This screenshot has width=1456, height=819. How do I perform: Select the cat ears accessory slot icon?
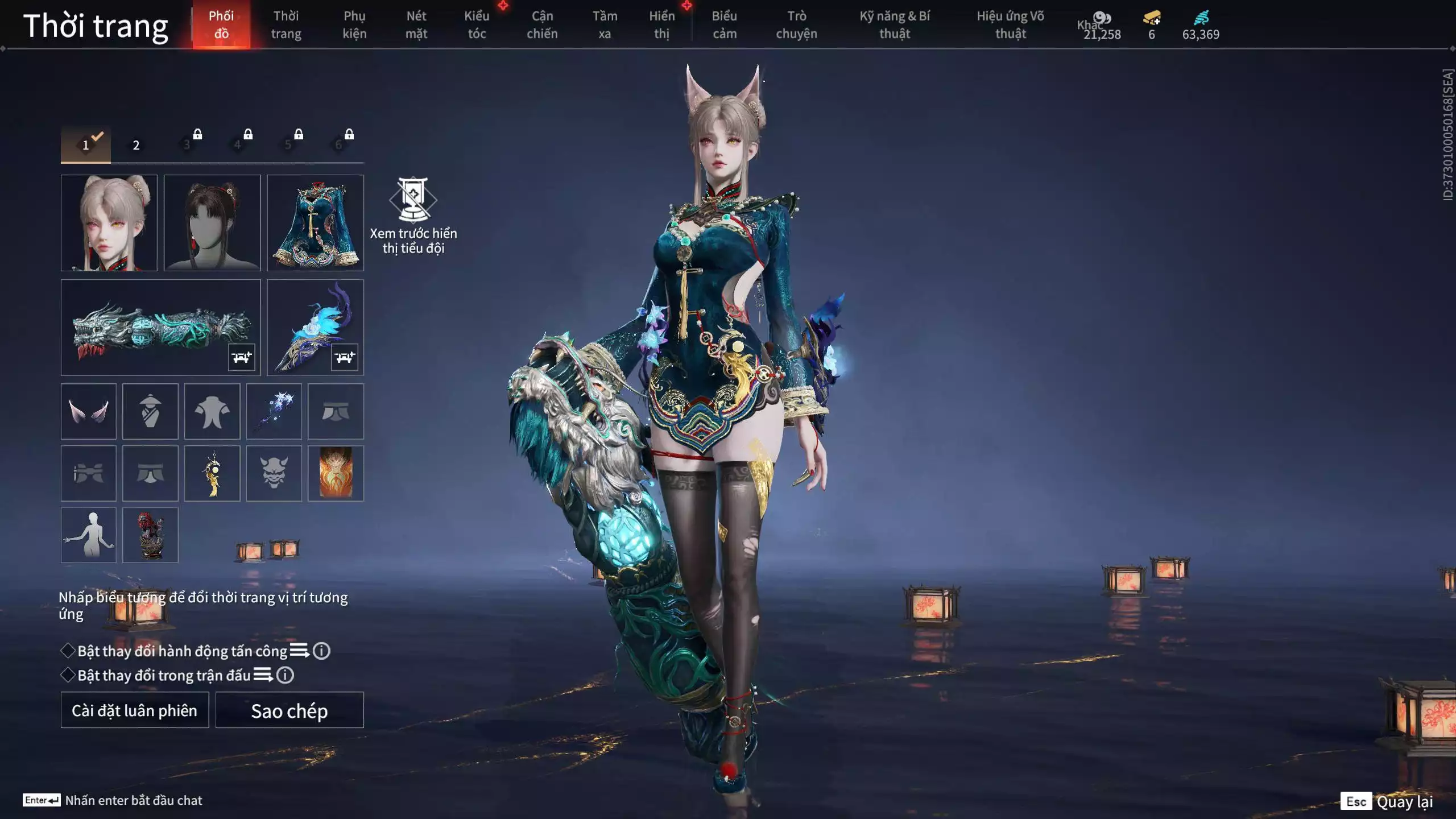click(88, 411)
